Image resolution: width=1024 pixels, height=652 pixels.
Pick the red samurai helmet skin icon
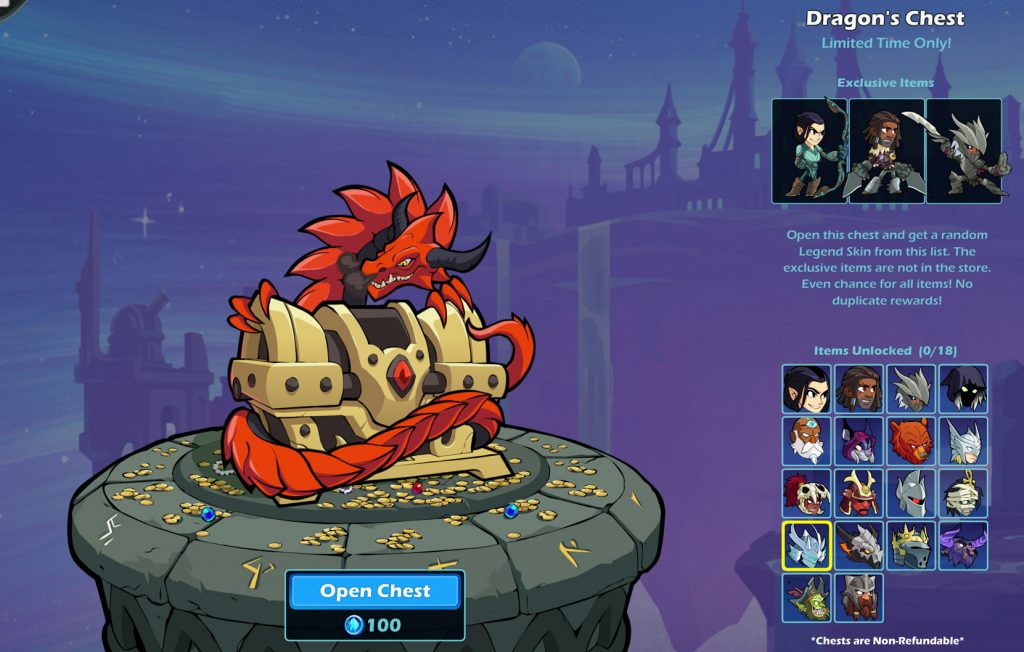pyautogui.click(x=859, y=493)
